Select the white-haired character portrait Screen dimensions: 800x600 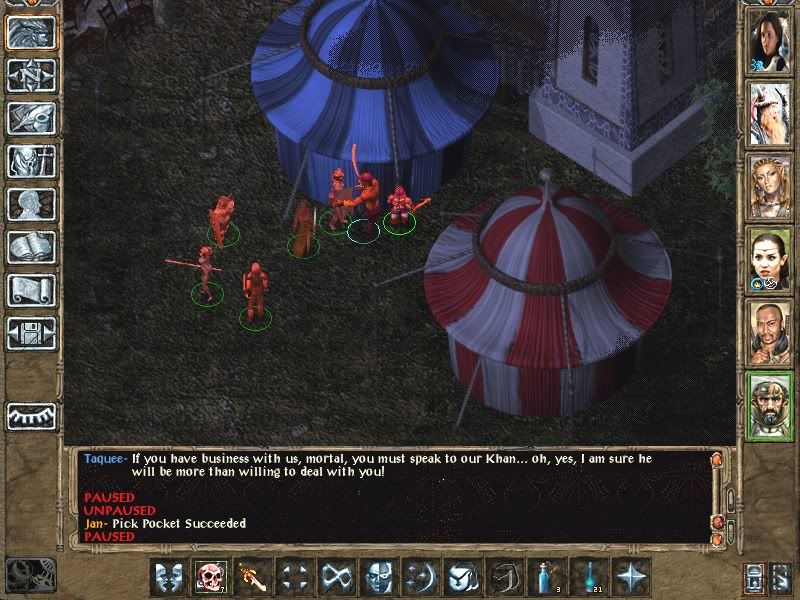pyautogui.click(x=770, y=114)
